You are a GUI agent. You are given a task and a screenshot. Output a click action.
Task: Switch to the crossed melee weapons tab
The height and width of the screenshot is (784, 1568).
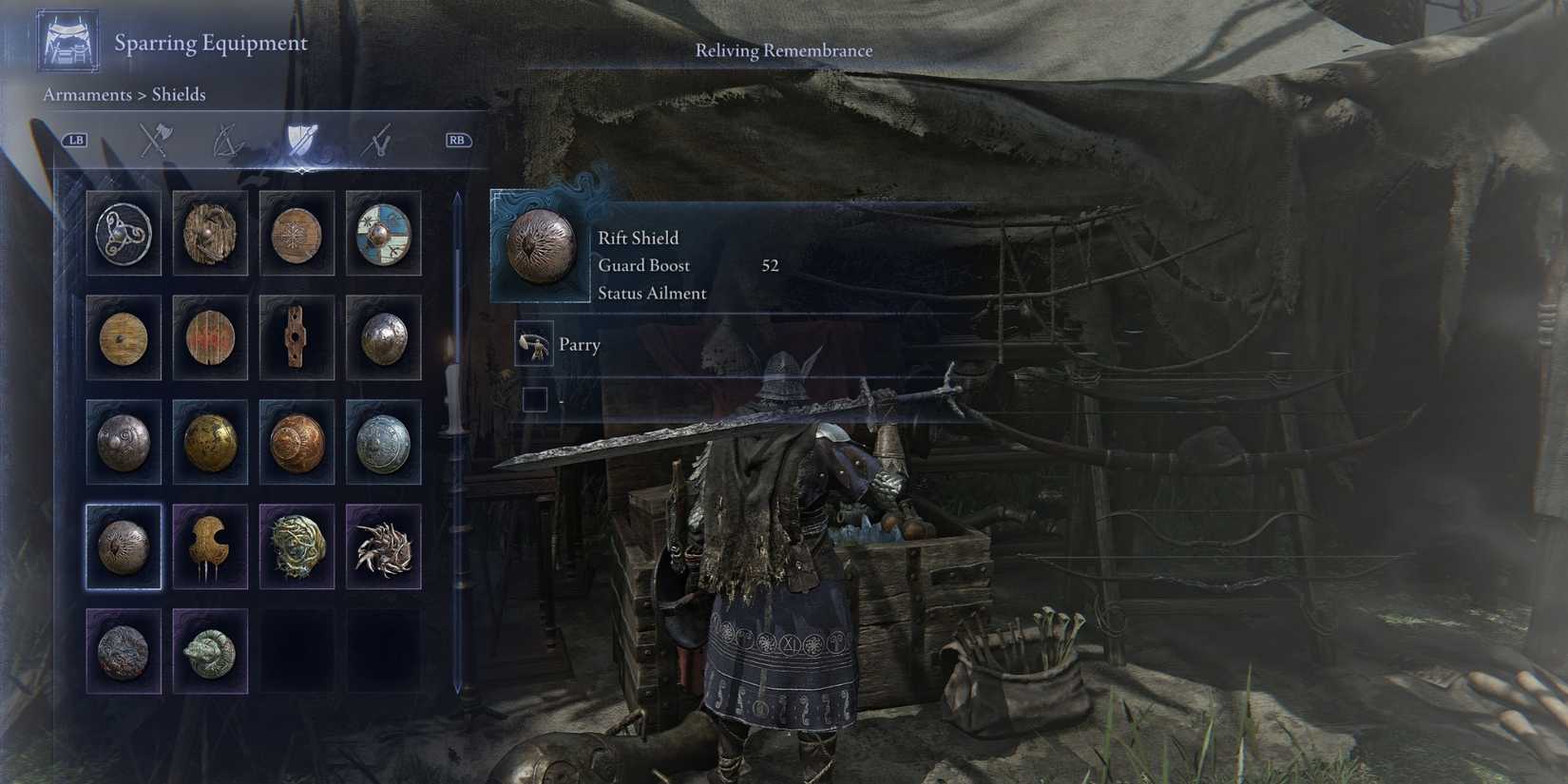(x=157, y=140)
